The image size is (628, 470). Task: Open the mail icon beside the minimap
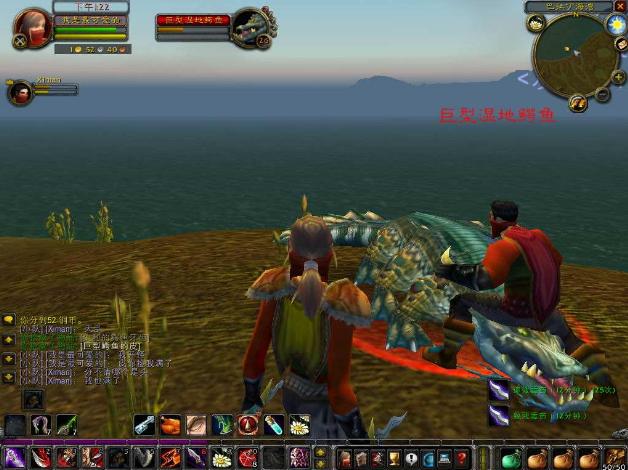click(x=621, y=45)
